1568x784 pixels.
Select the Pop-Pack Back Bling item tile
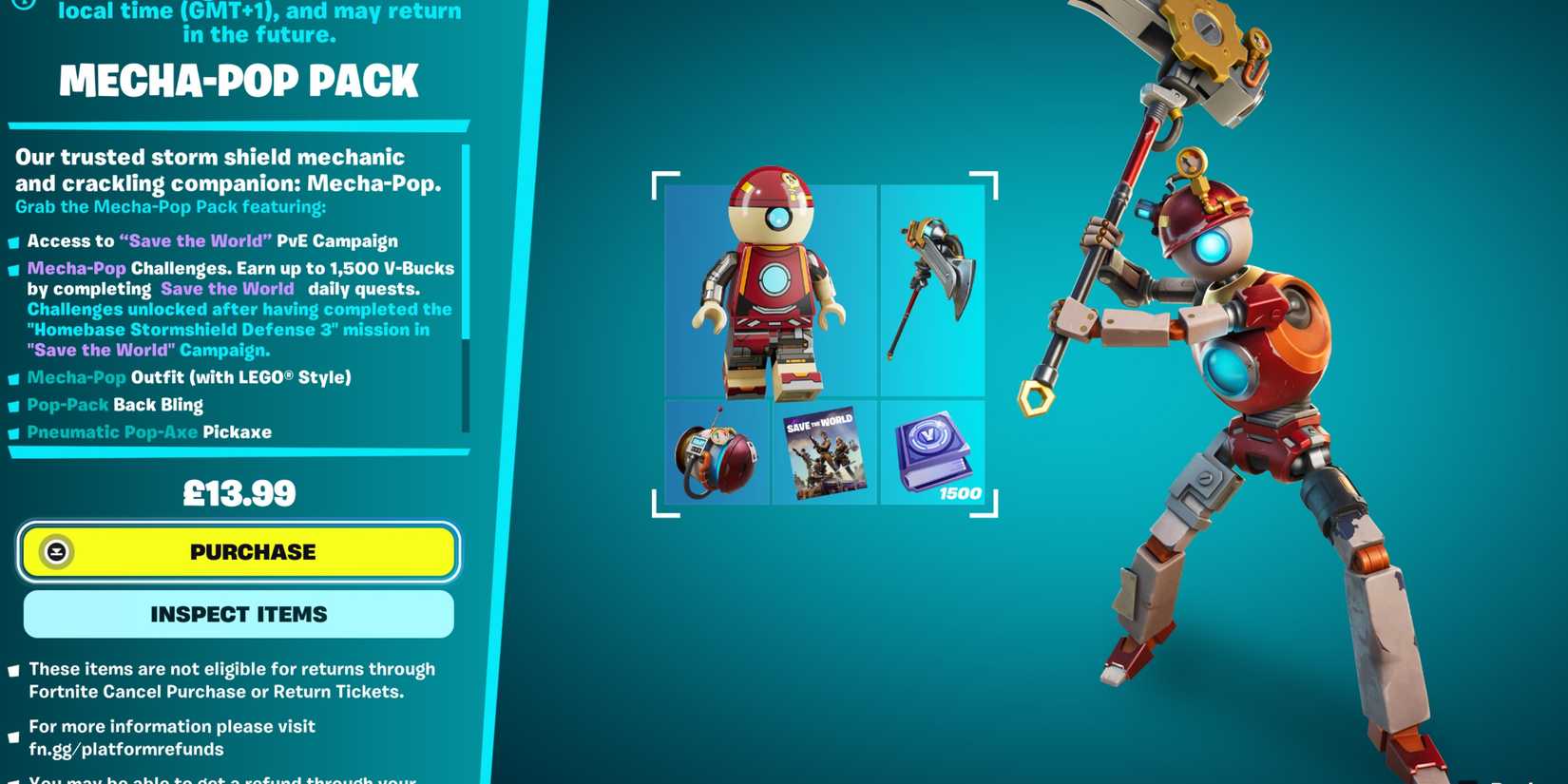point(717,454)
